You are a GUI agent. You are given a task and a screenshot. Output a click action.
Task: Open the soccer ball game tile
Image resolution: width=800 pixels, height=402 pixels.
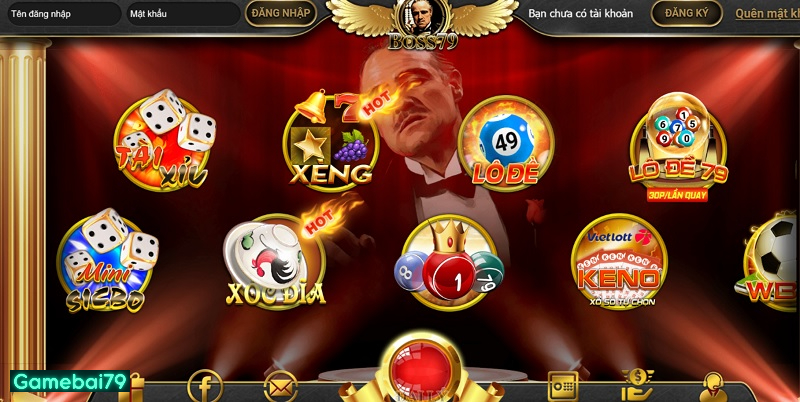(774, 263)
